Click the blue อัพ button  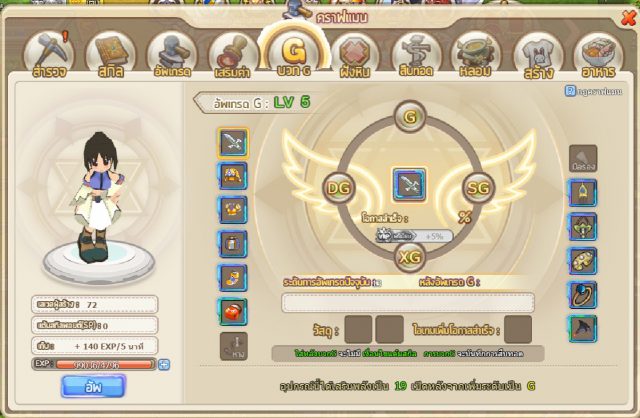tap(93, 385)
